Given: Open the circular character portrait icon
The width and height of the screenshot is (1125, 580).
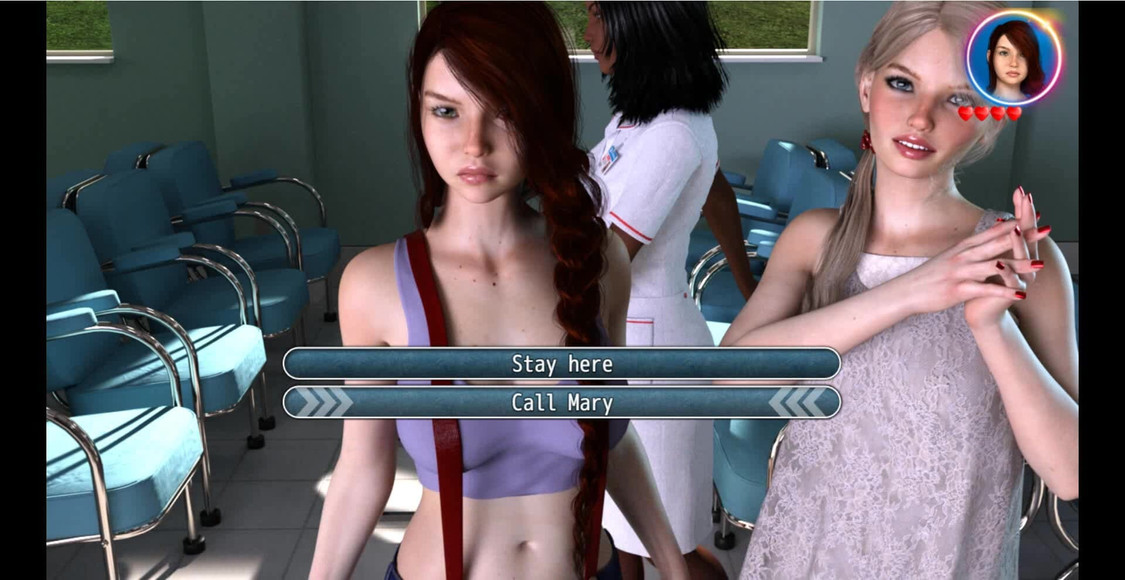Looking at the screenshot, I should coord(1013,57).
